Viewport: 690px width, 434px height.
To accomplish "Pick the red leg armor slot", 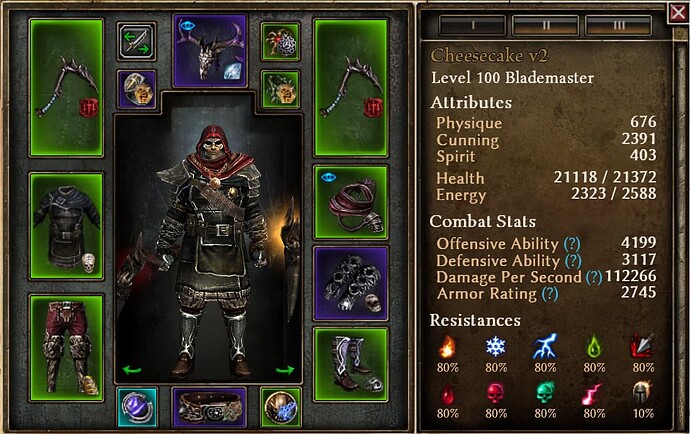I will (66, 343).
